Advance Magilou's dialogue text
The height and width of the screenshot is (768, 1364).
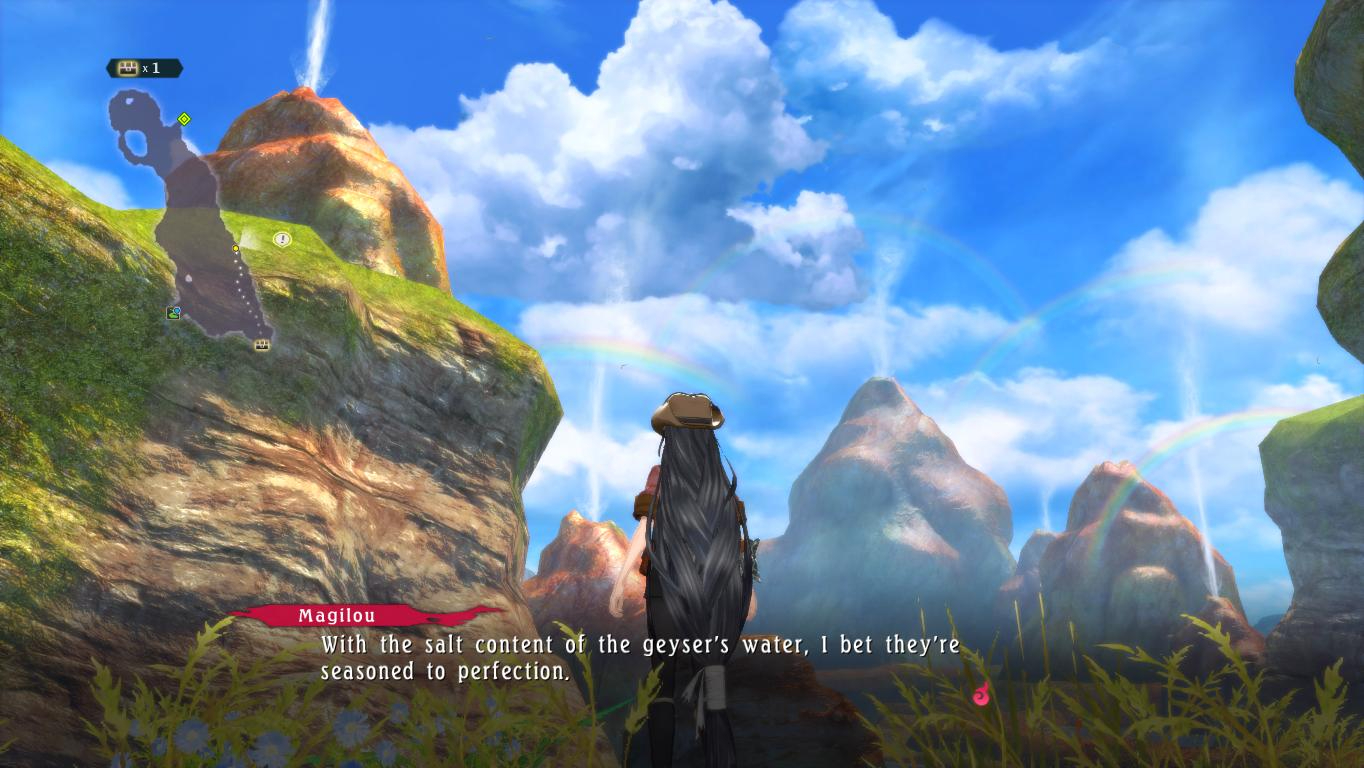pos(639,658)
